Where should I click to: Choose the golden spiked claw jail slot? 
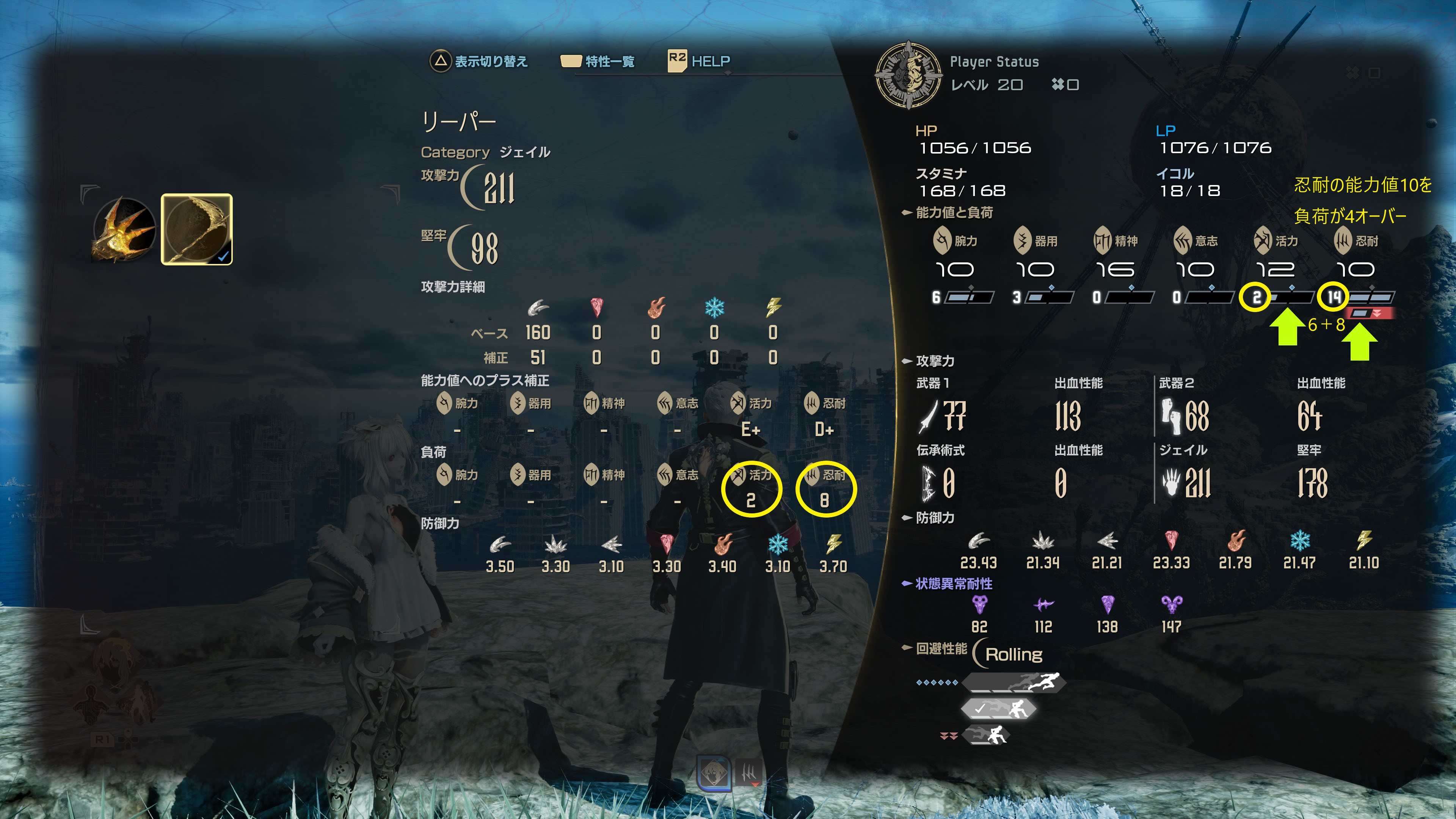(x=124, y=229)
